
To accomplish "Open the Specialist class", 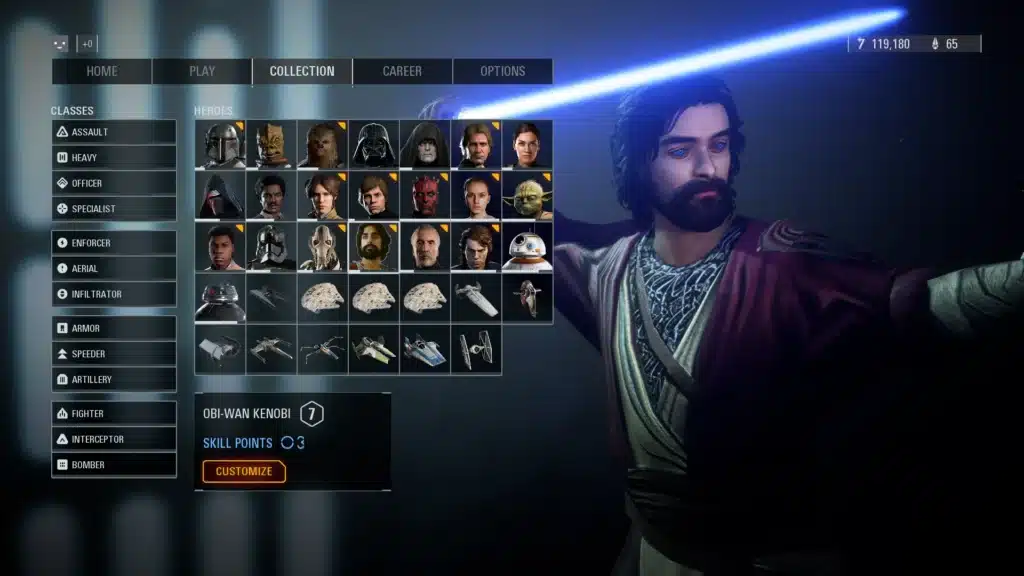I will pyautogui.click(x=114, y=209).
